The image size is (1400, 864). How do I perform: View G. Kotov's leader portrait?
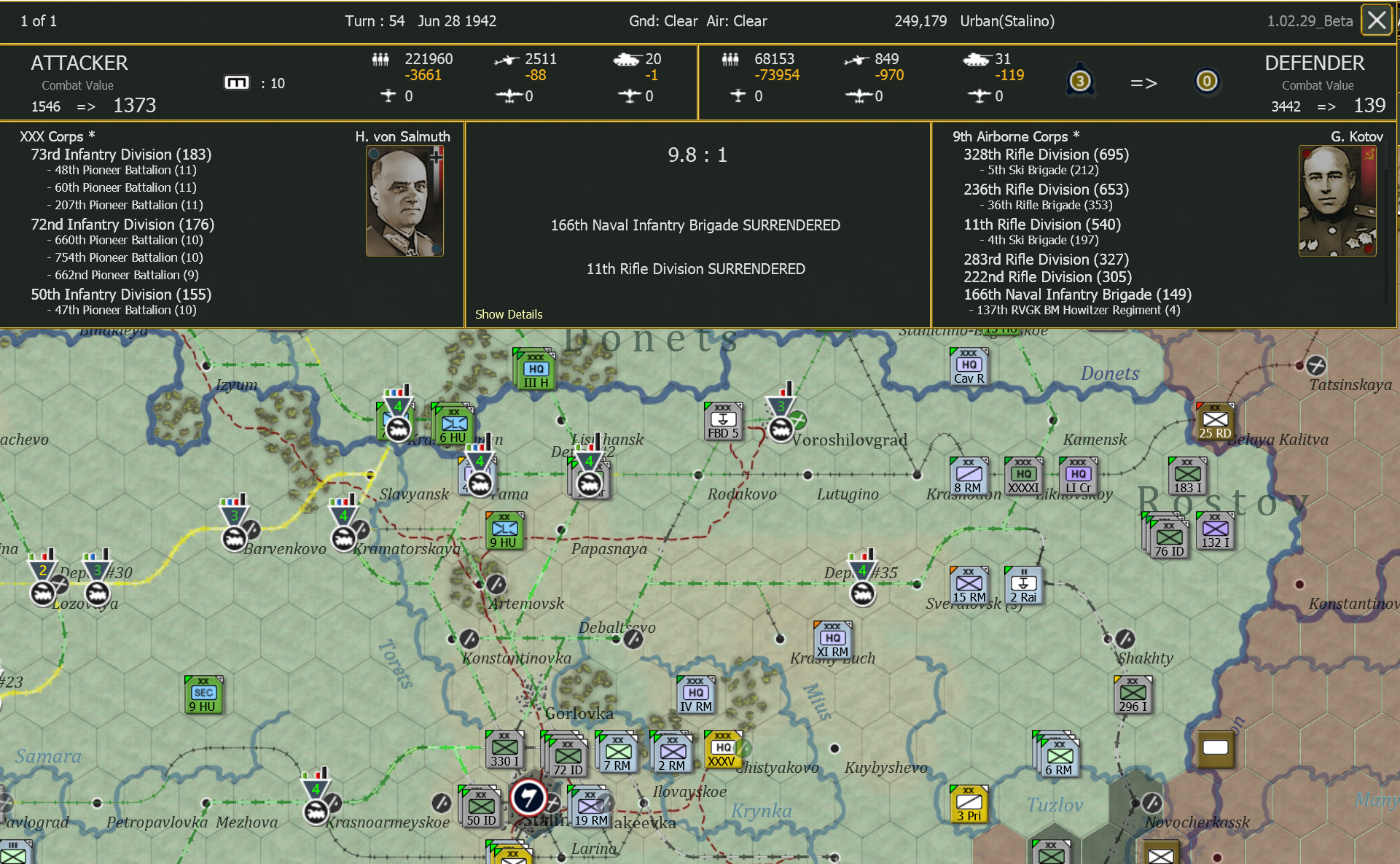pos(1337,201)
